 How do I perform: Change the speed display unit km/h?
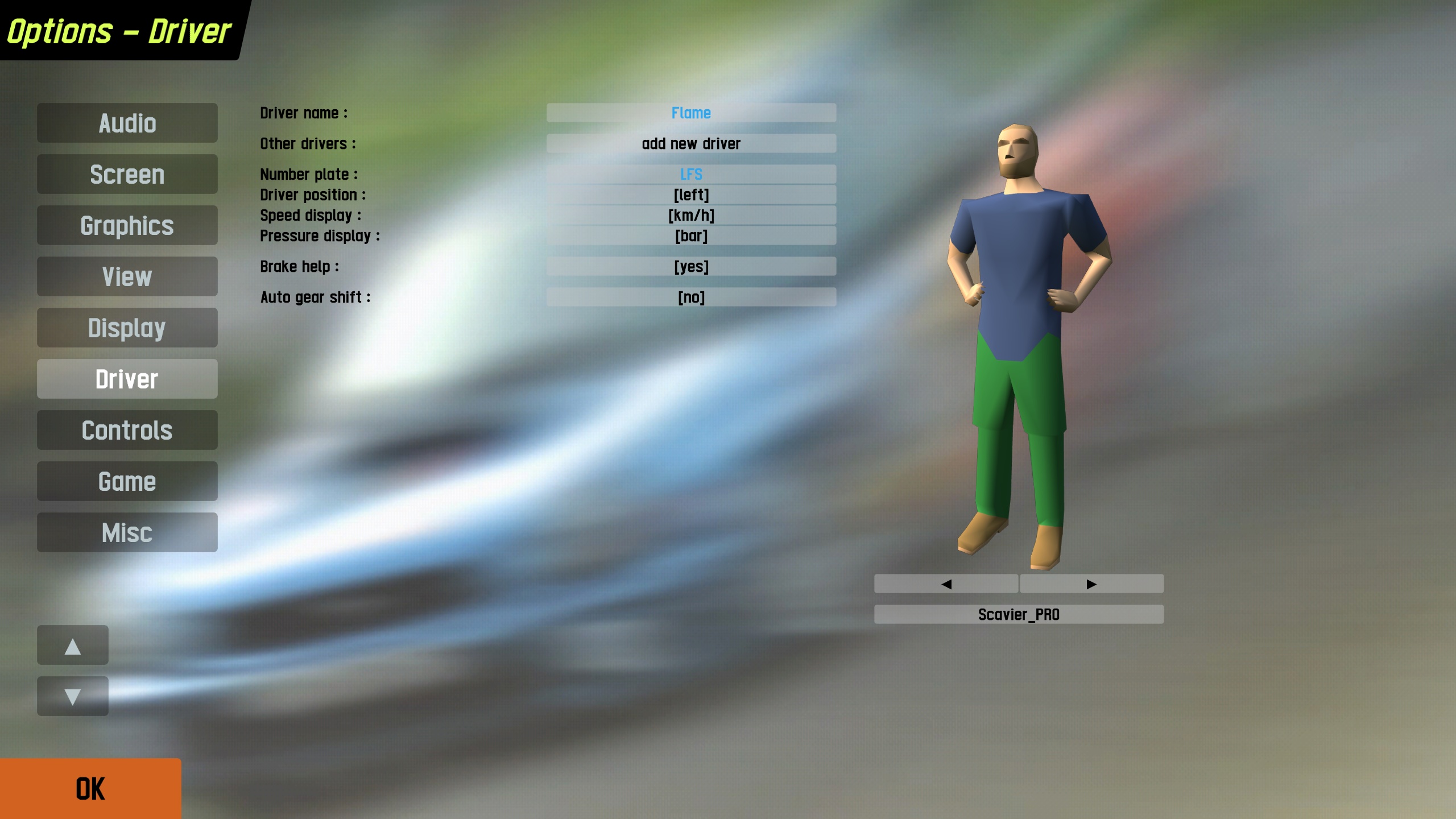click(691, 215)
